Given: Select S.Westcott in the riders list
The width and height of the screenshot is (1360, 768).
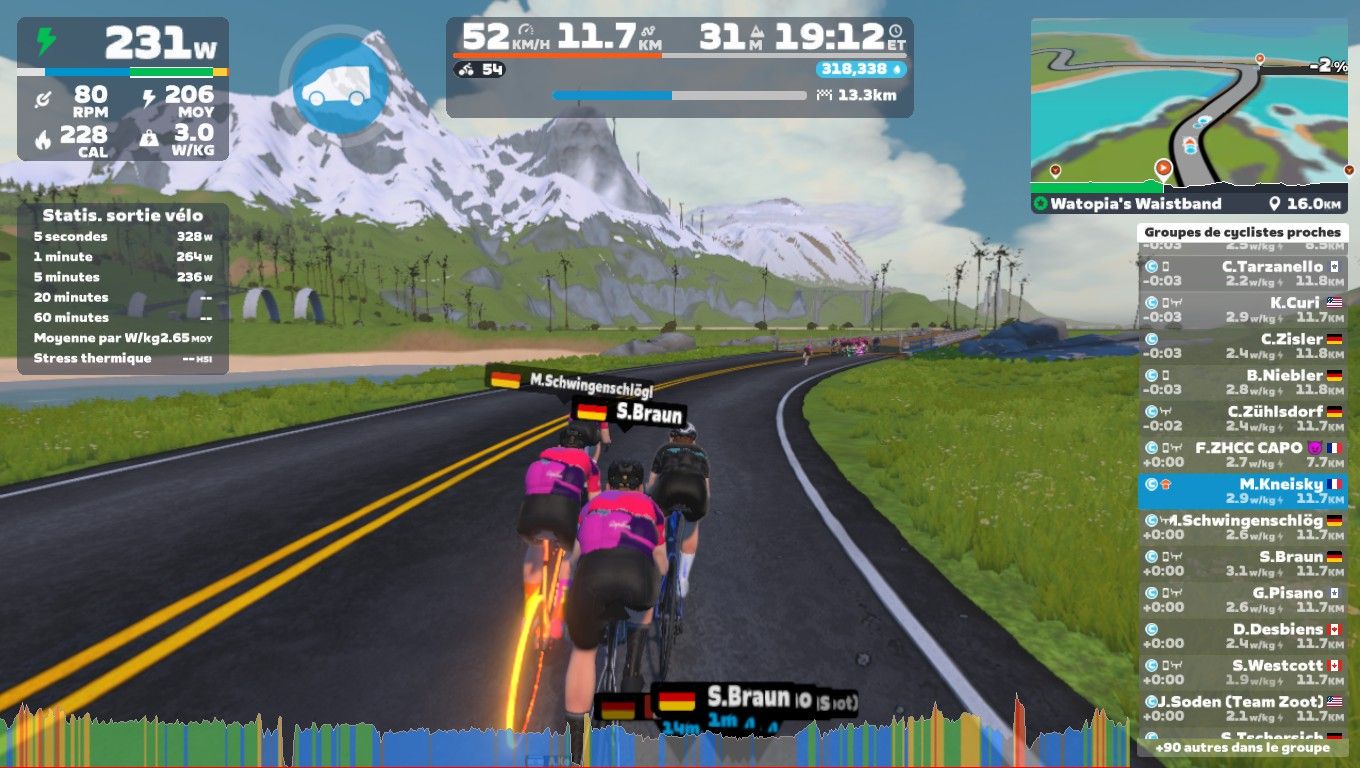Looking at the screenshot, I should 1242,672.
